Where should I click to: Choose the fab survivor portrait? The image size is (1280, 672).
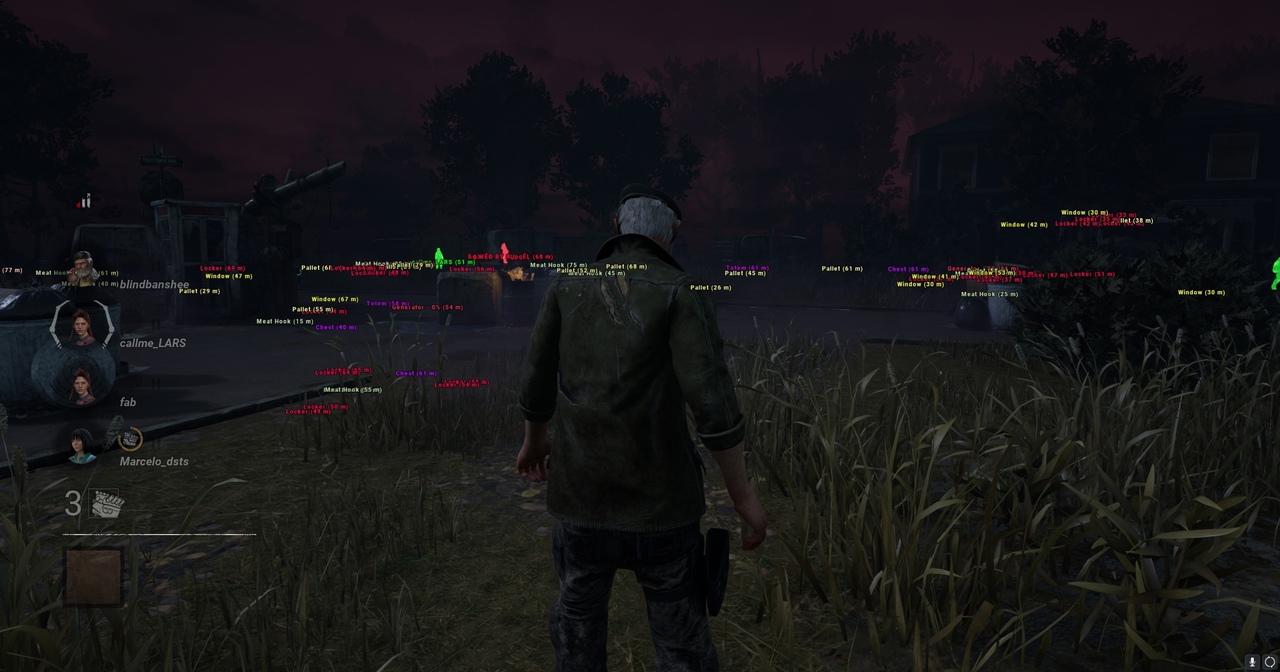coord(82,386)
